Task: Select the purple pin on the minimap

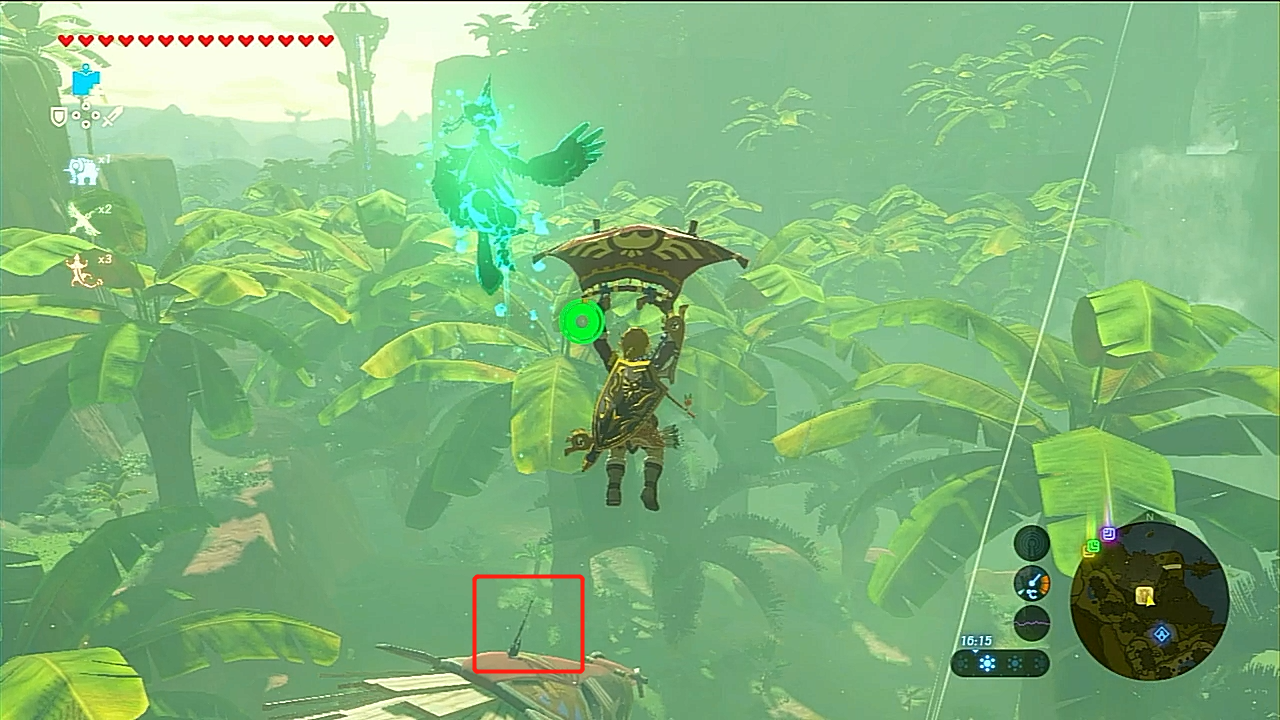Action: pyautogui.click(x=1108, y=534)
